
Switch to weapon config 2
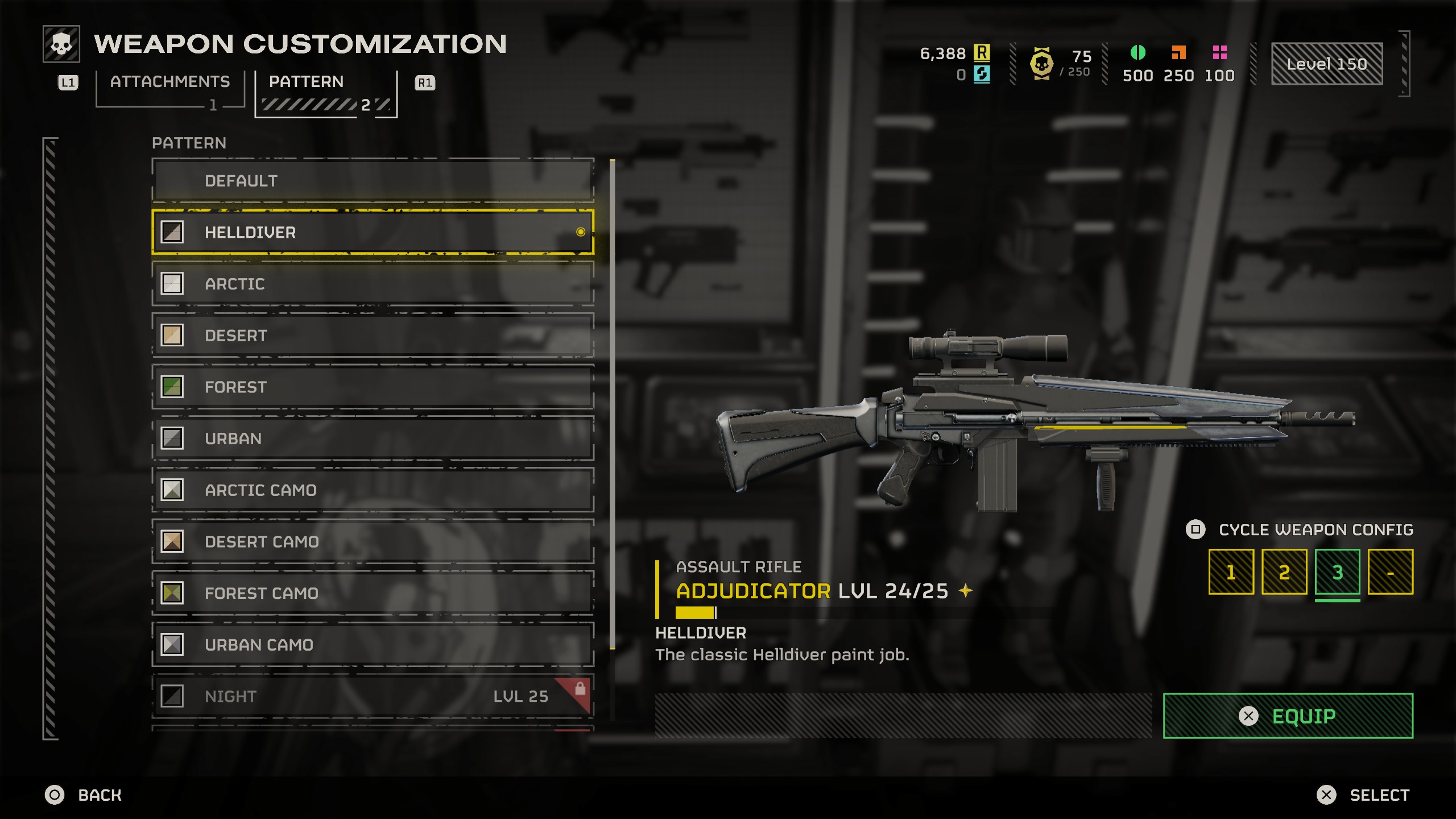click(1284, 572)
